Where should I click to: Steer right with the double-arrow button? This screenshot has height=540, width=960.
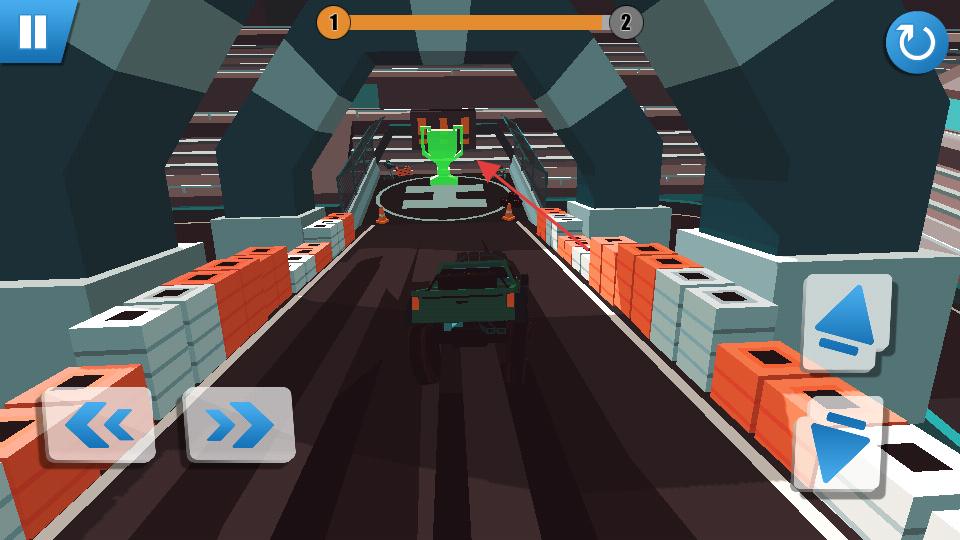click(x=239, y=425)
